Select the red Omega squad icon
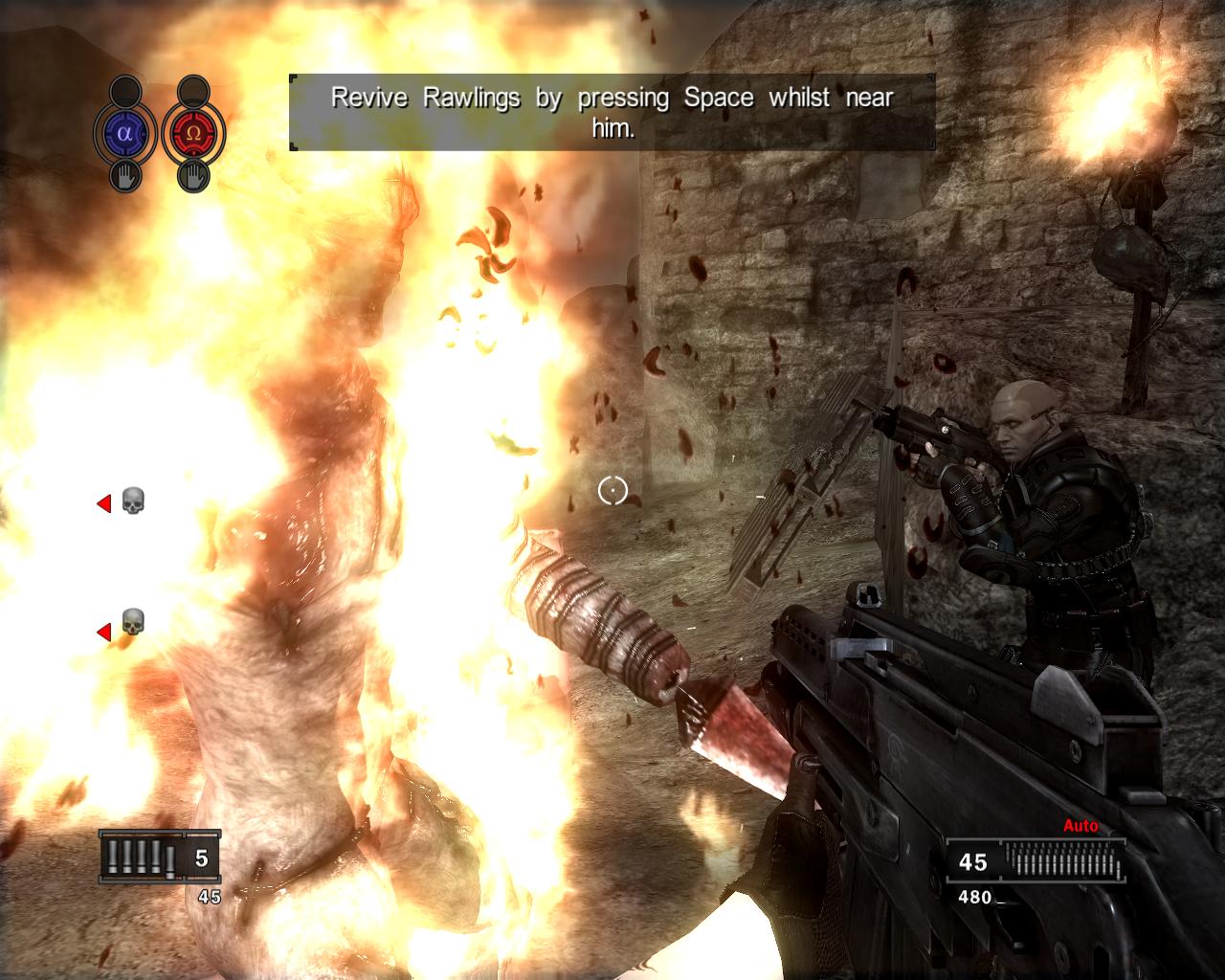The height and width of the screenshot is (980, 1225). tap(193, 134)
